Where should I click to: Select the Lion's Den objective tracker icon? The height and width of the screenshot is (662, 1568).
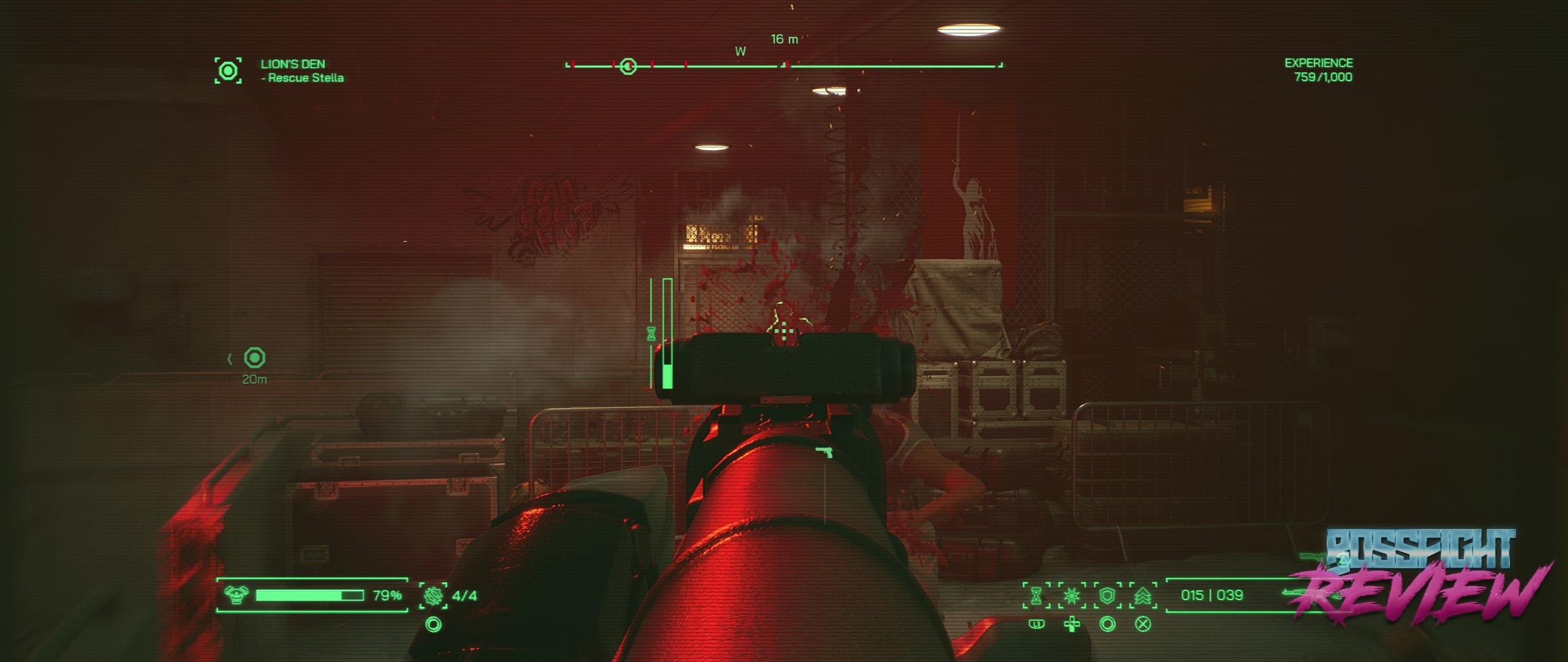228,70
